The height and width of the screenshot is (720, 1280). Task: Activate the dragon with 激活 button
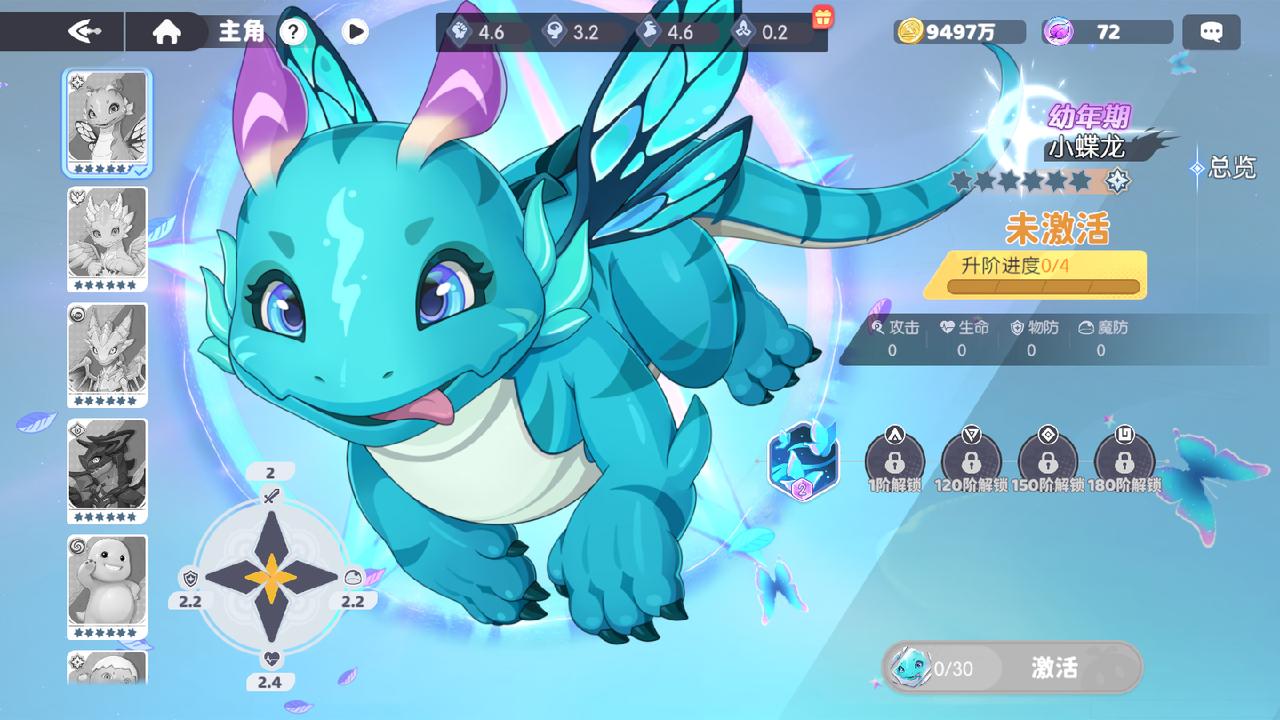(1054, 667)
